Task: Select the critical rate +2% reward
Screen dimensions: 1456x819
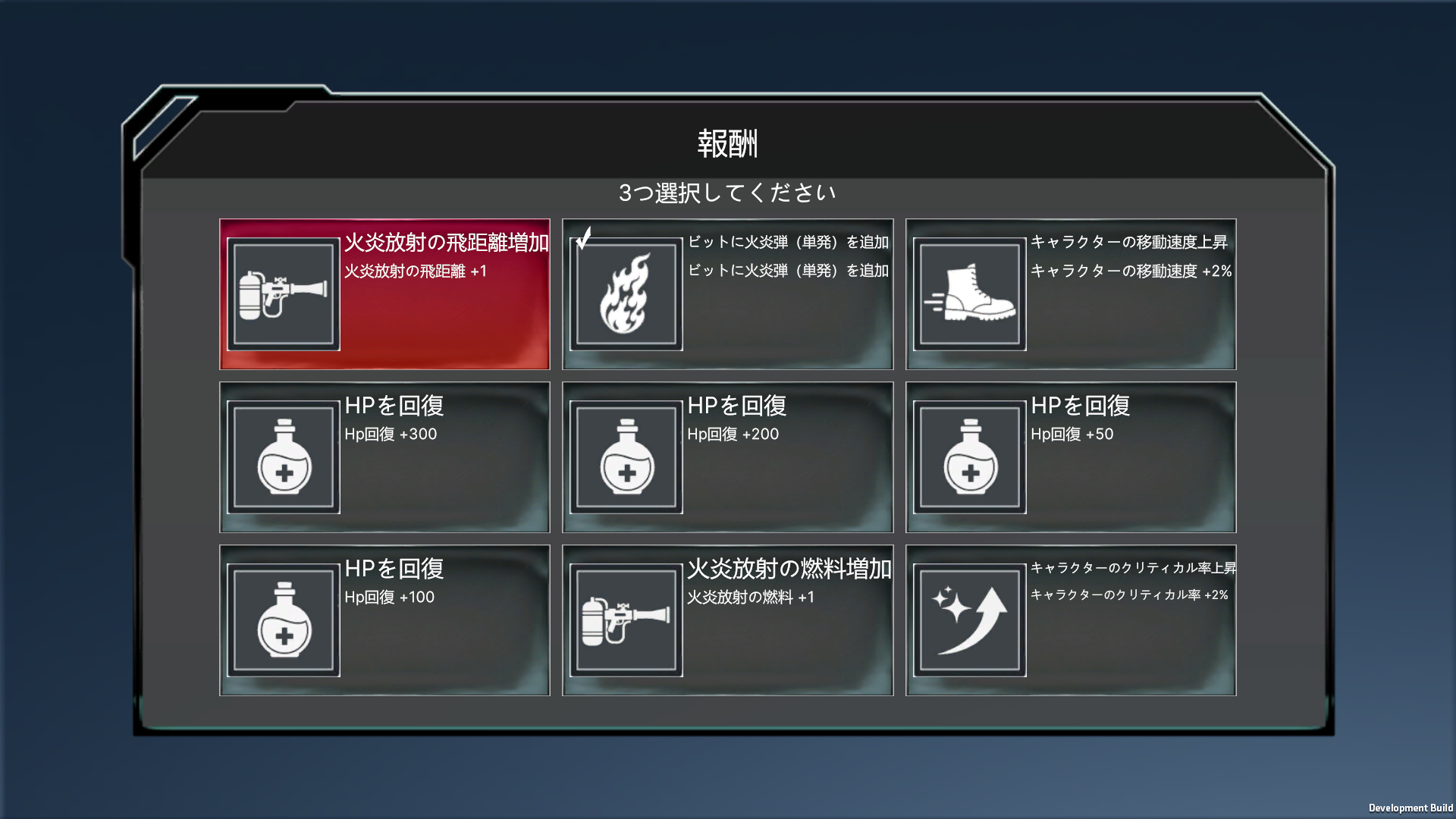Action: 1070,620
